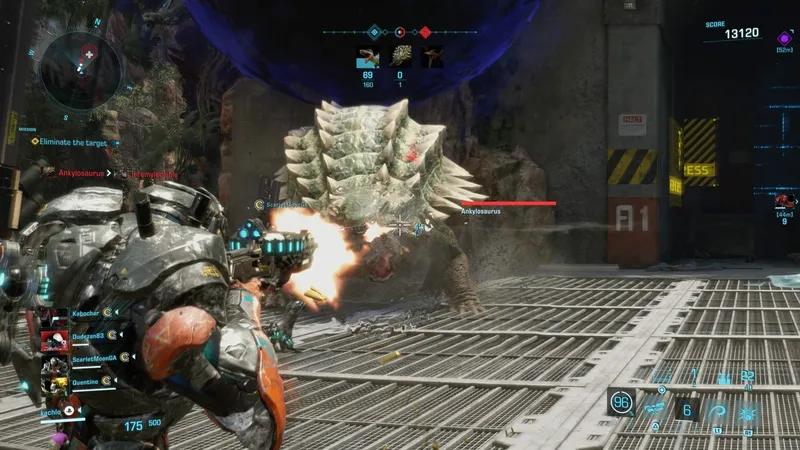
Task: Click the red diamond progress marker
Action: 426,32
